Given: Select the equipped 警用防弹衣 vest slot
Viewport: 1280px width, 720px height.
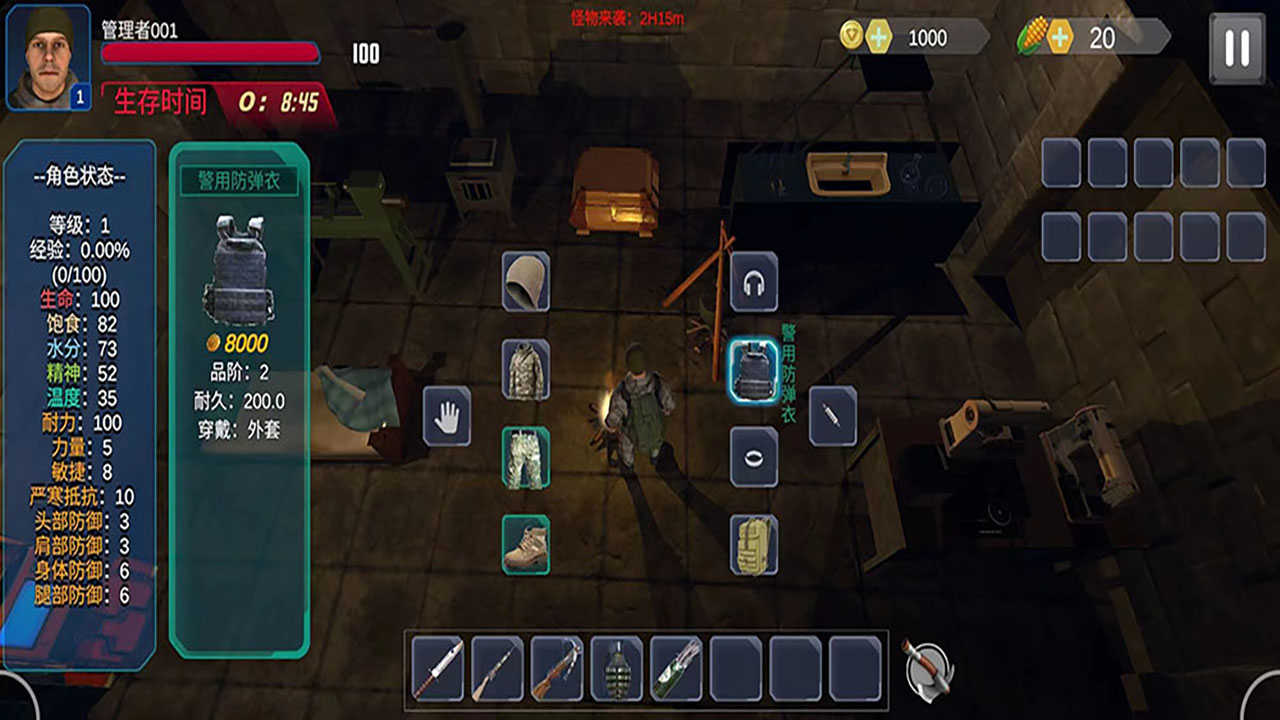Looking at the screenshot, I should 754,370.
